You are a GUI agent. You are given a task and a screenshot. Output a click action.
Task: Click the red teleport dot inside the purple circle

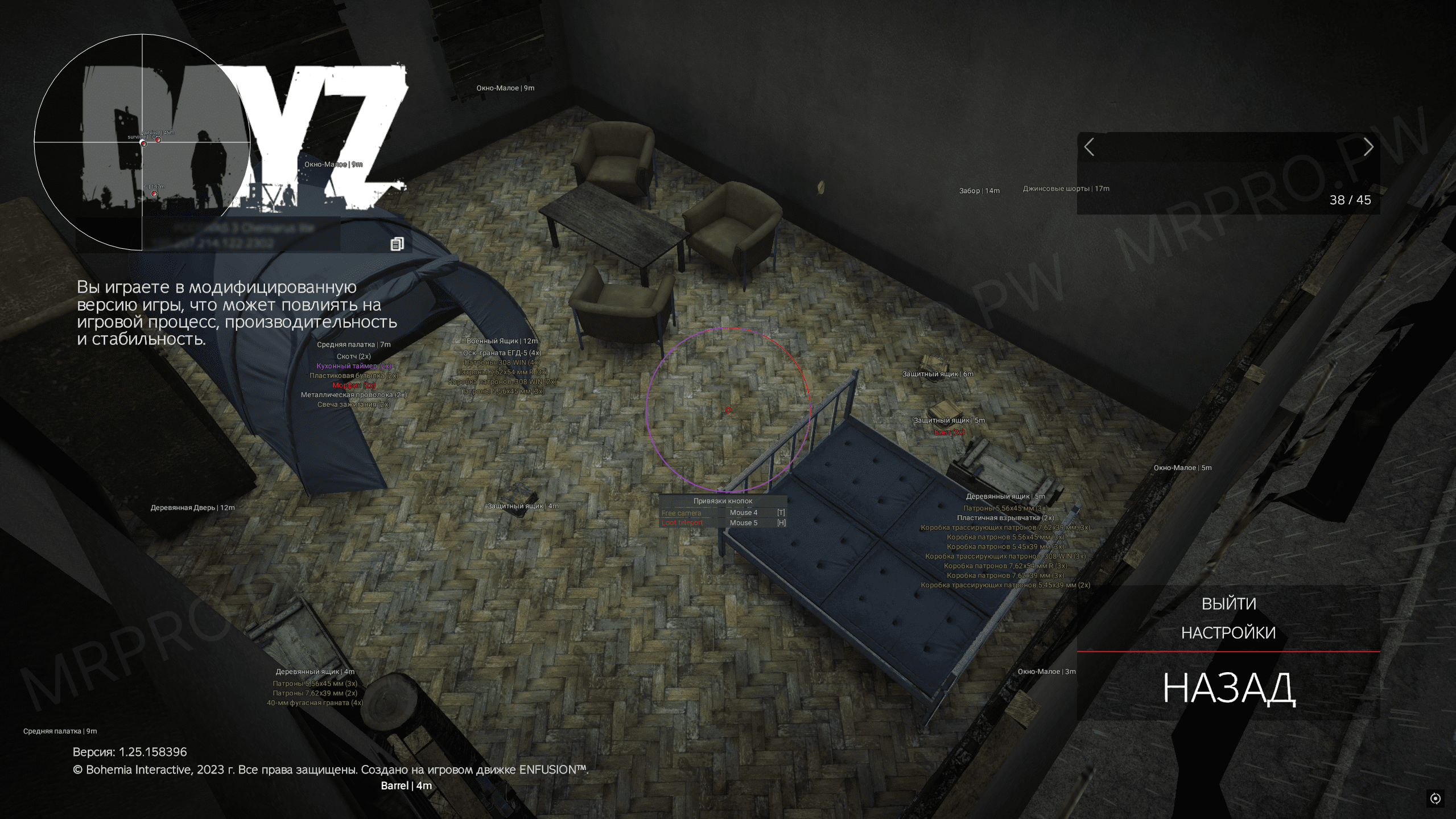(x=728, y=409)
